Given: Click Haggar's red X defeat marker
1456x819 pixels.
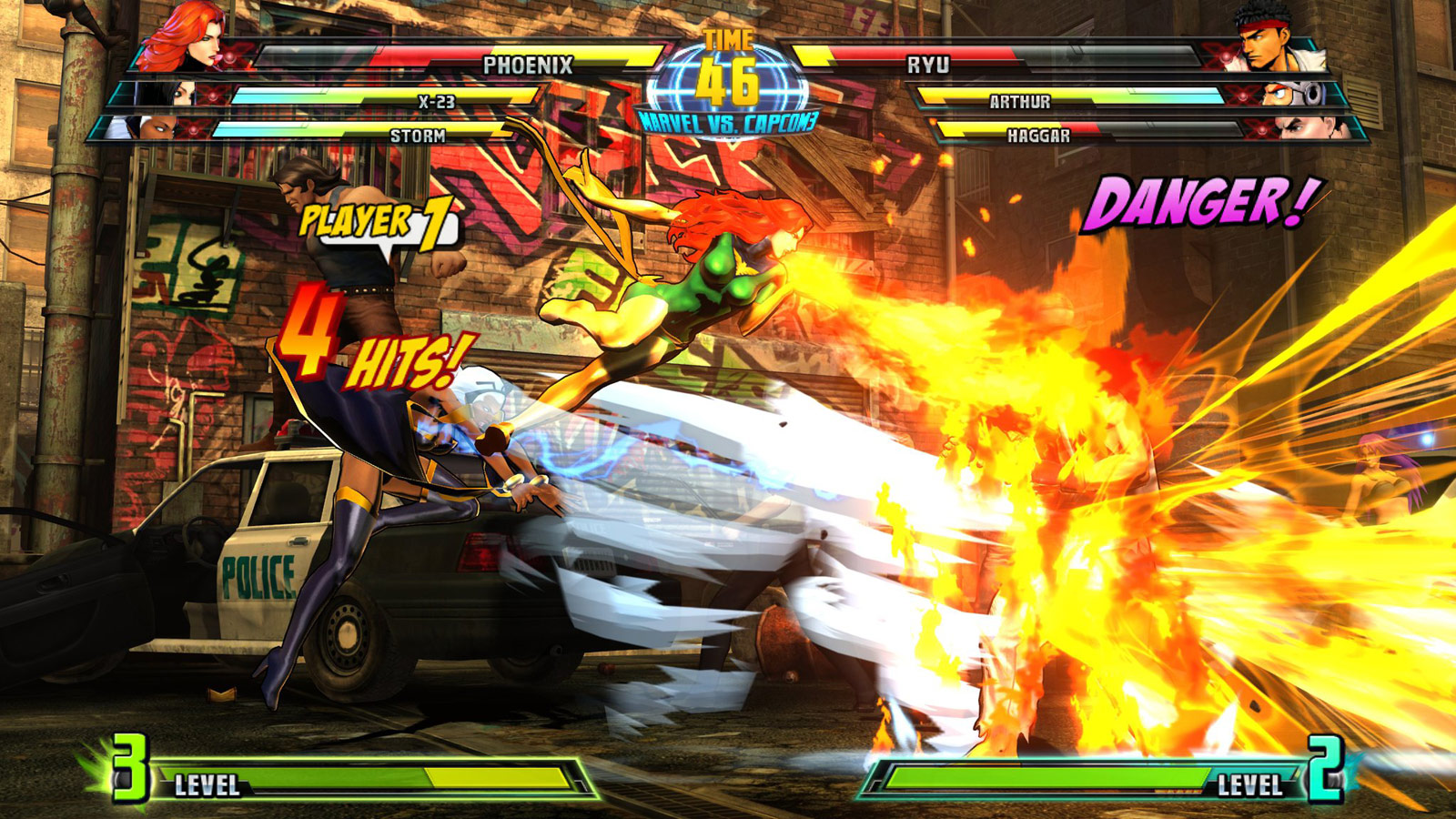Looking at the screenshot, I should click(1261, 129).
